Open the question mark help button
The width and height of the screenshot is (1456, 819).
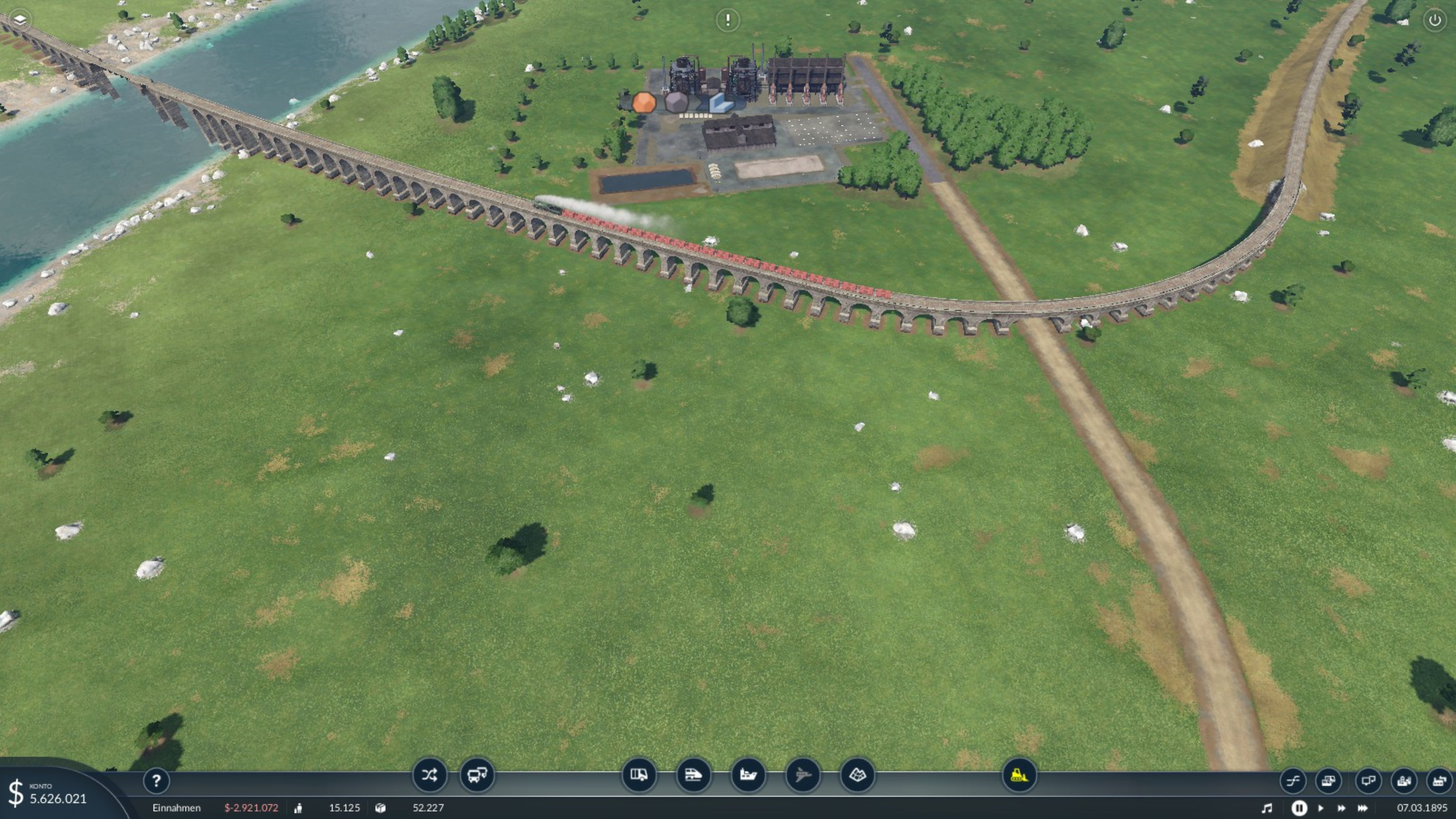[156, 781]
